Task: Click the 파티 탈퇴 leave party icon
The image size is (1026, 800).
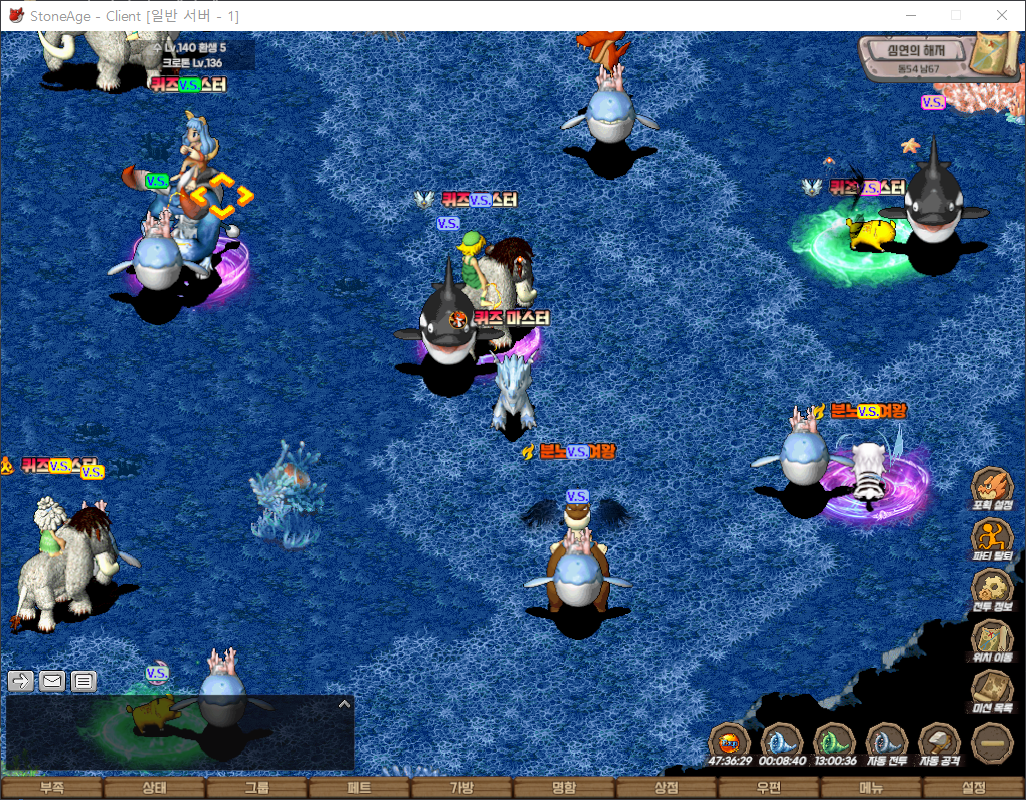Action: 992,537
